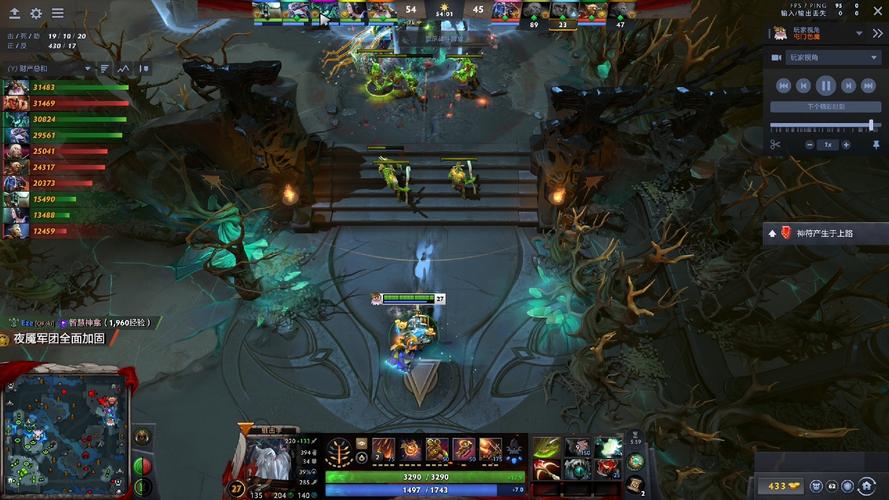Image resolution: width=889 pixels, height=500 pixels.
Task: Open the settings gear icon
Action: pyautogui.click(x=37, y=14)
